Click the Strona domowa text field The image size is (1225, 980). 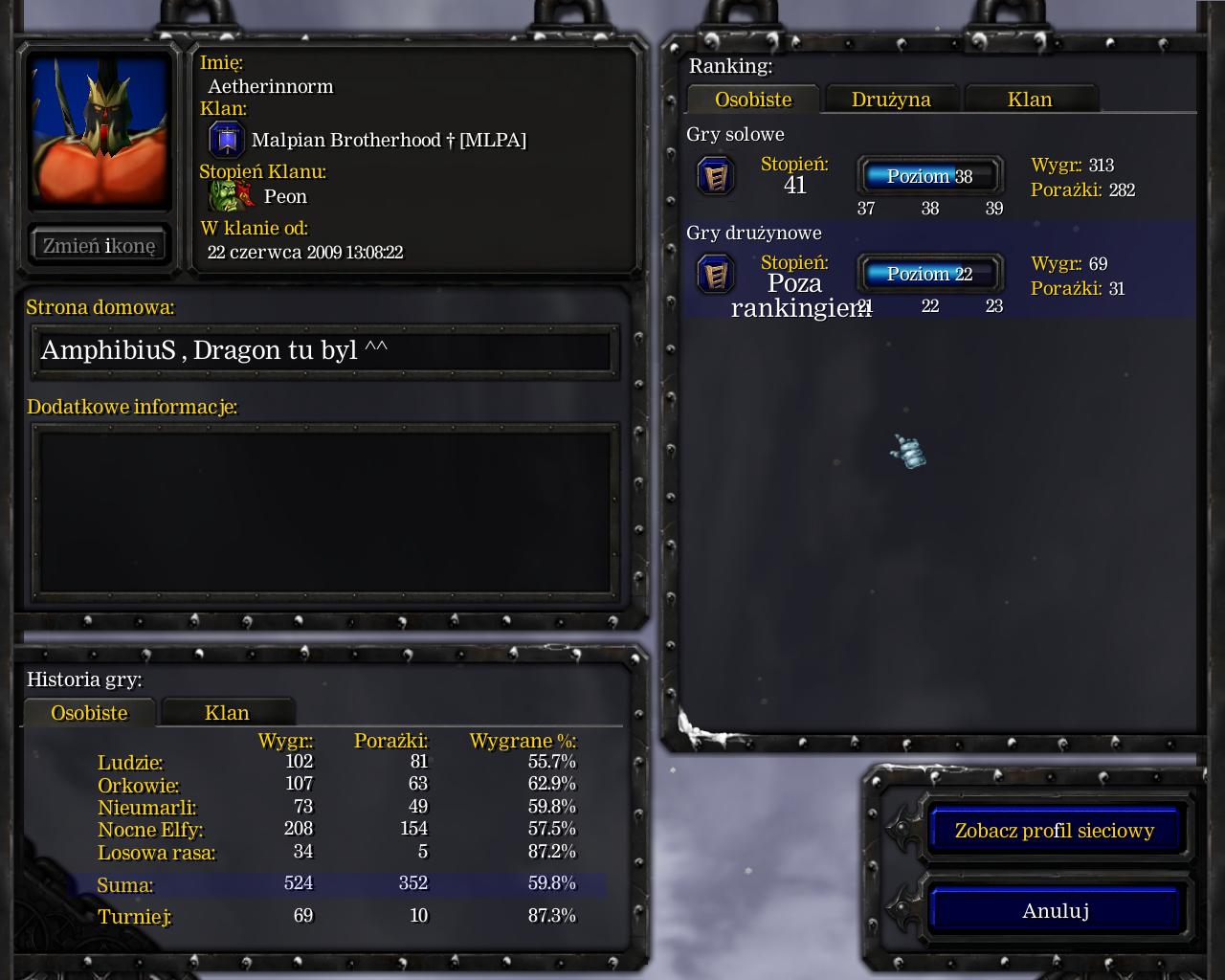click(x=325, y=350)
